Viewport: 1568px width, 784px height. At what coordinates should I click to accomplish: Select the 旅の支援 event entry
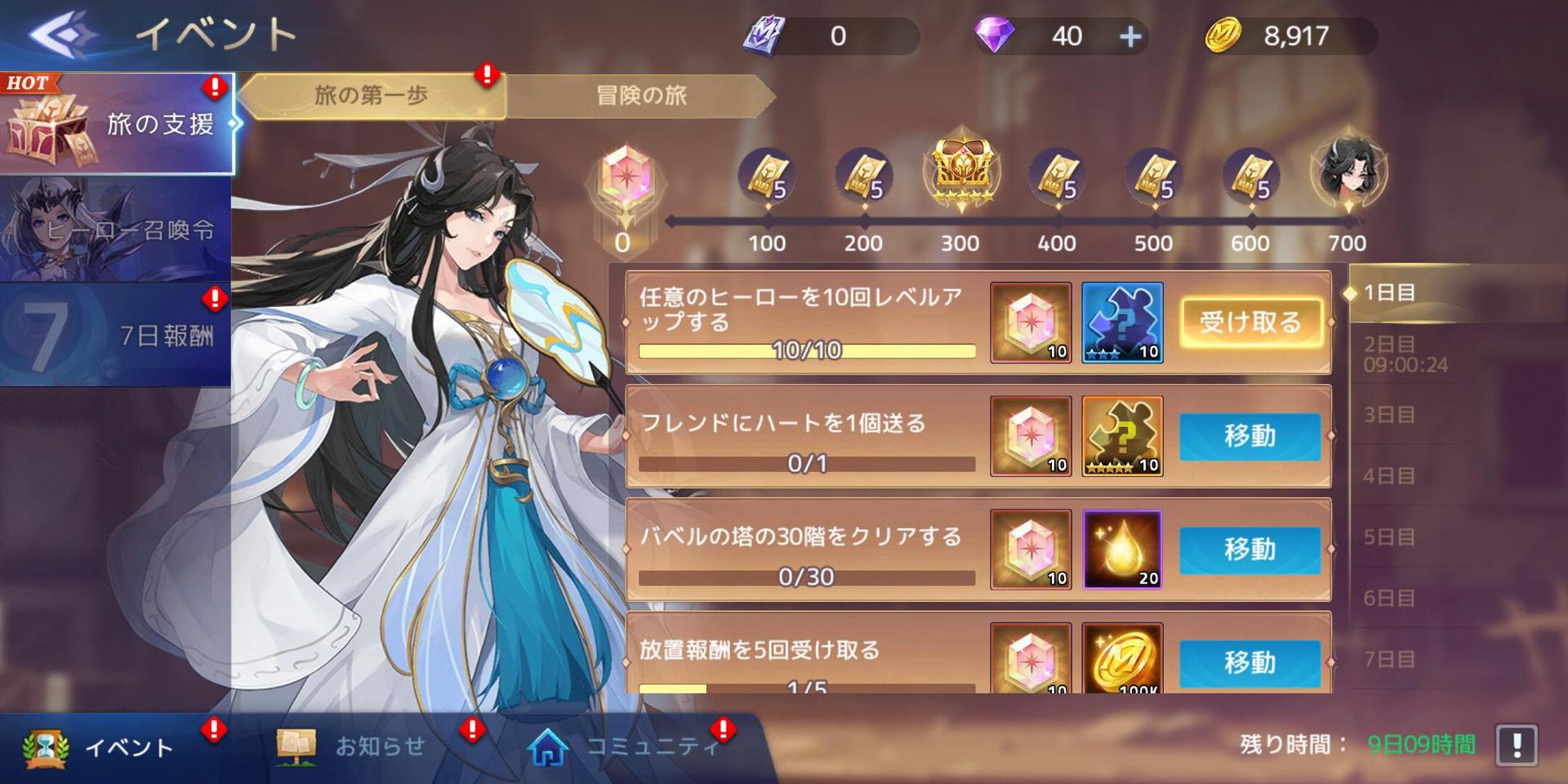(117, 124)
